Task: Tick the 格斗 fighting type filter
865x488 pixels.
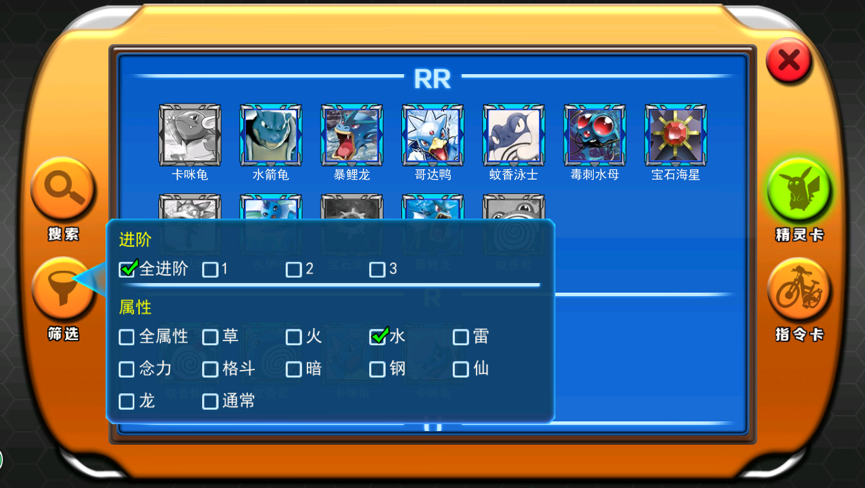Action: pyautogui.click(x=210, y=369)
